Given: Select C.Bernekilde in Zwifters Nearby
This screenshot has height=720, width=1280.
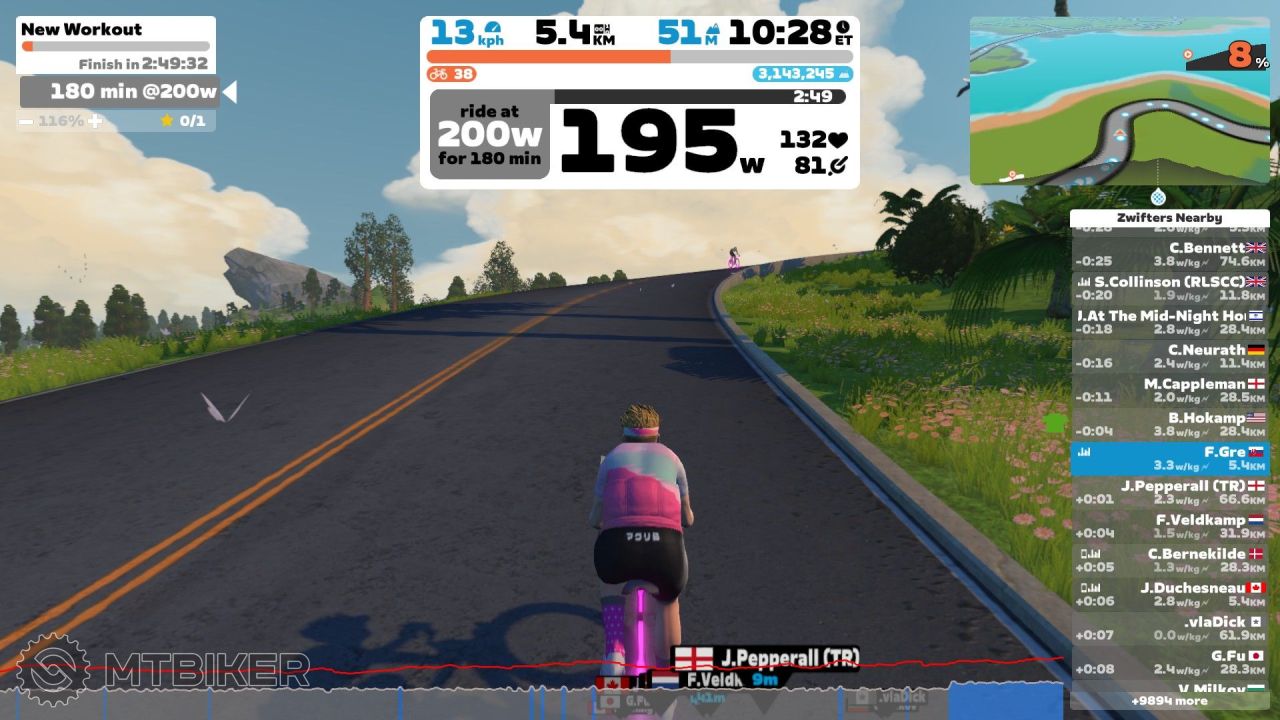Looking at the screenshot, I should (x=1169, y=561).
